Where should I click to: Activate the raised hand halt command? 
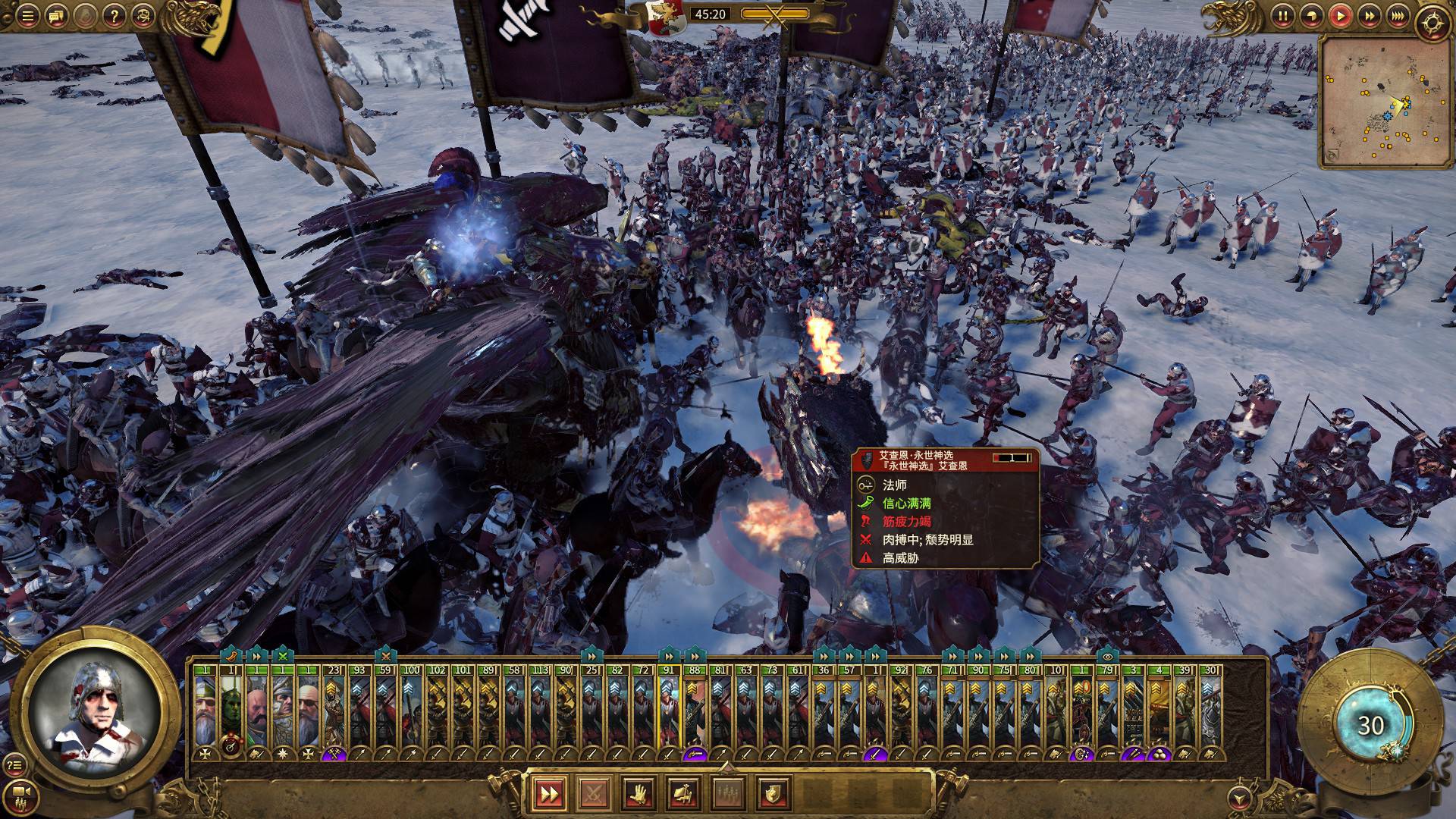(639, 794)
